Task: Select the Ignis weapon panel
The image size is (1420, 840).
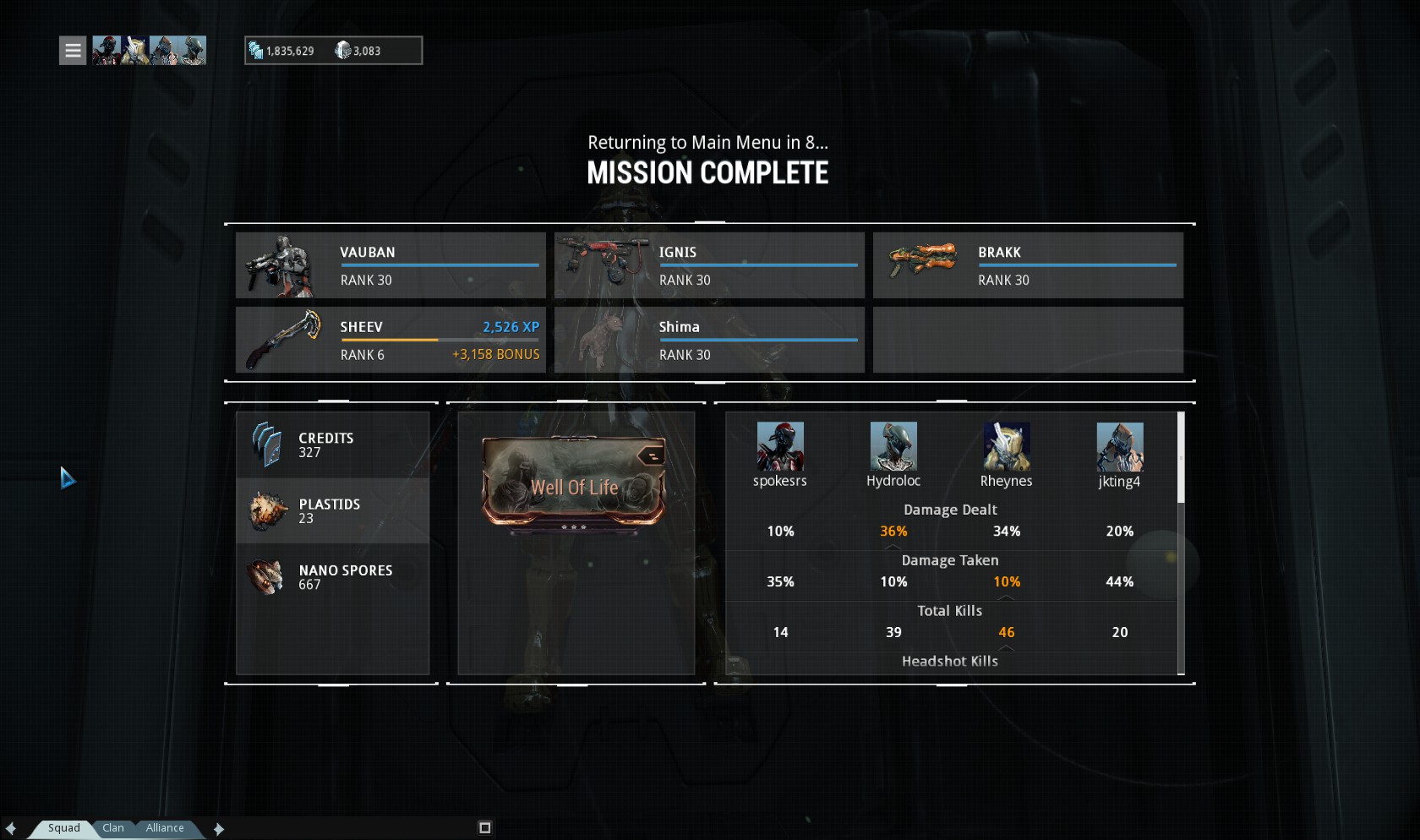Action: pos(709,265)
